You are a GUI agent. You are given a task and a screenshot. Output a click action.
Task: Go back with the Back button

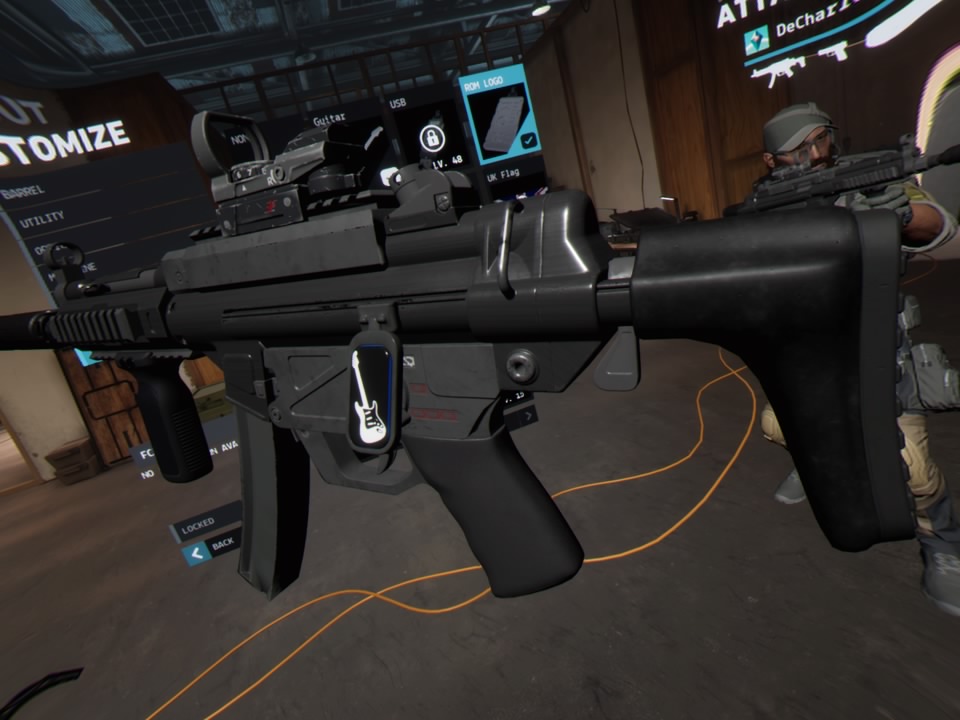[x=212, y=546]
